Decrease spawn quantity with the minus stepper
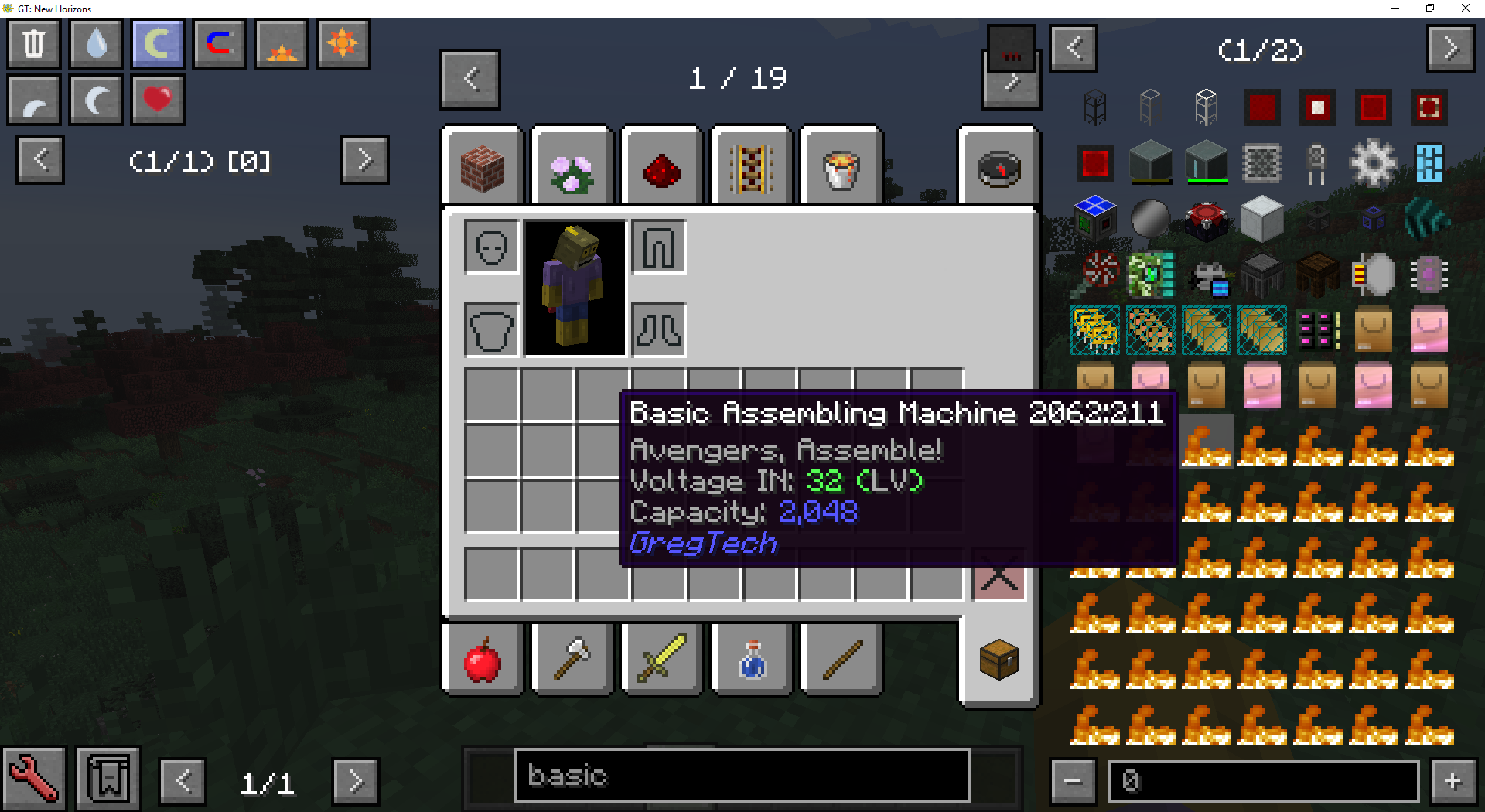 point(1073,780)
